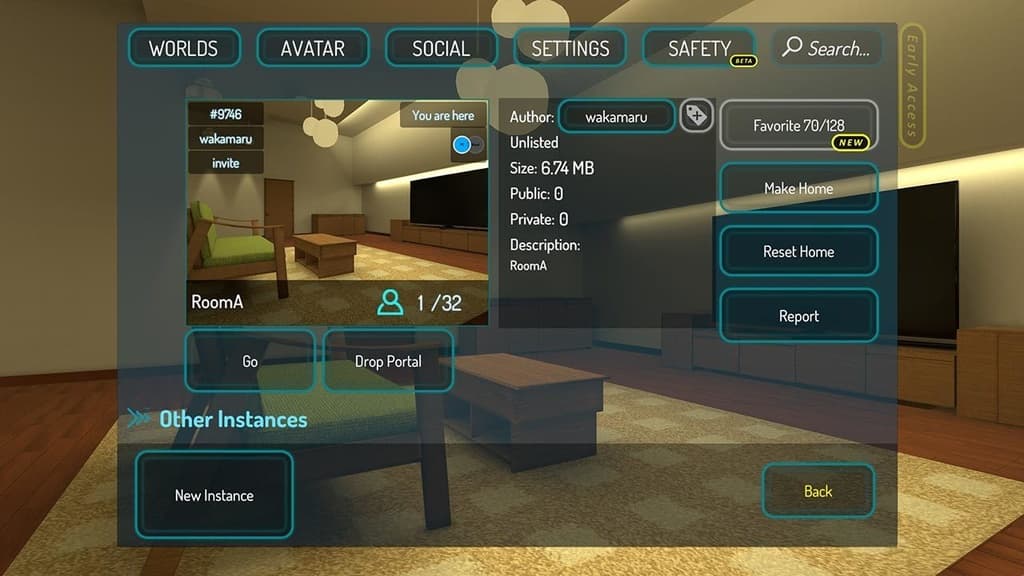This screenshot has width=1024, height=576.
Task: Switch to the Avatar tab
Action: pos(313,48)
